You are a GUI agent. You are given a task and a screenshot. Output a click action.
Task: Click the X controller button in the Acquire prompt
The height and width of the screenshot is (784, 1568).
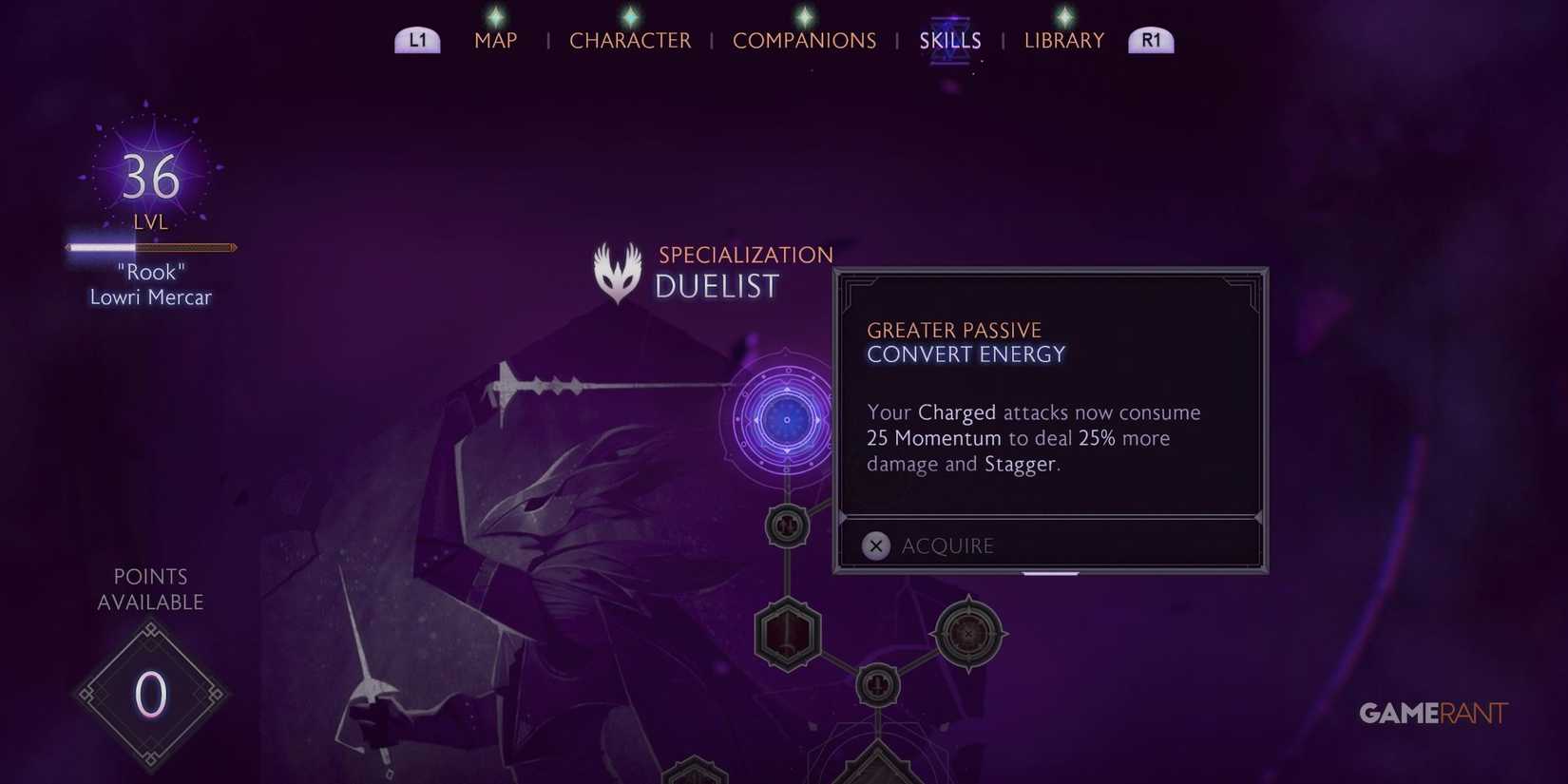tap(875, 545)
